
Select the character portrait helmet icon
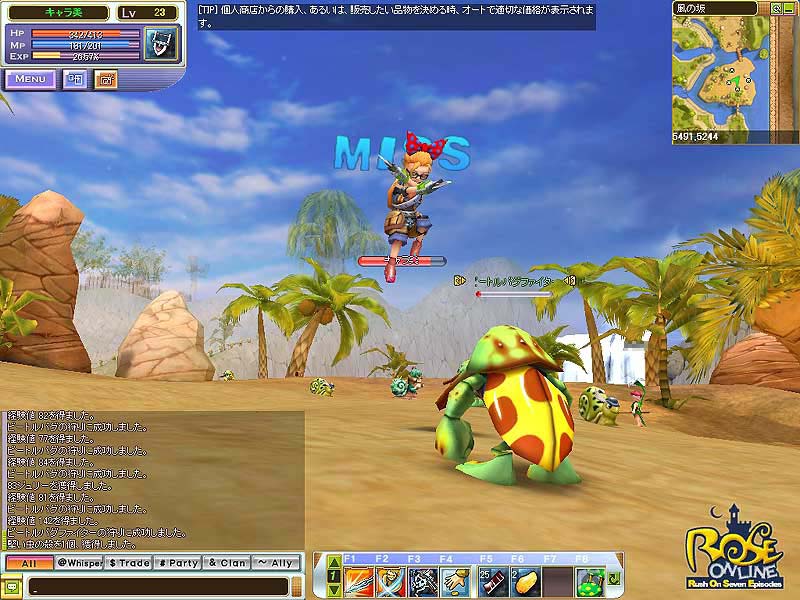tap(158, 45)
